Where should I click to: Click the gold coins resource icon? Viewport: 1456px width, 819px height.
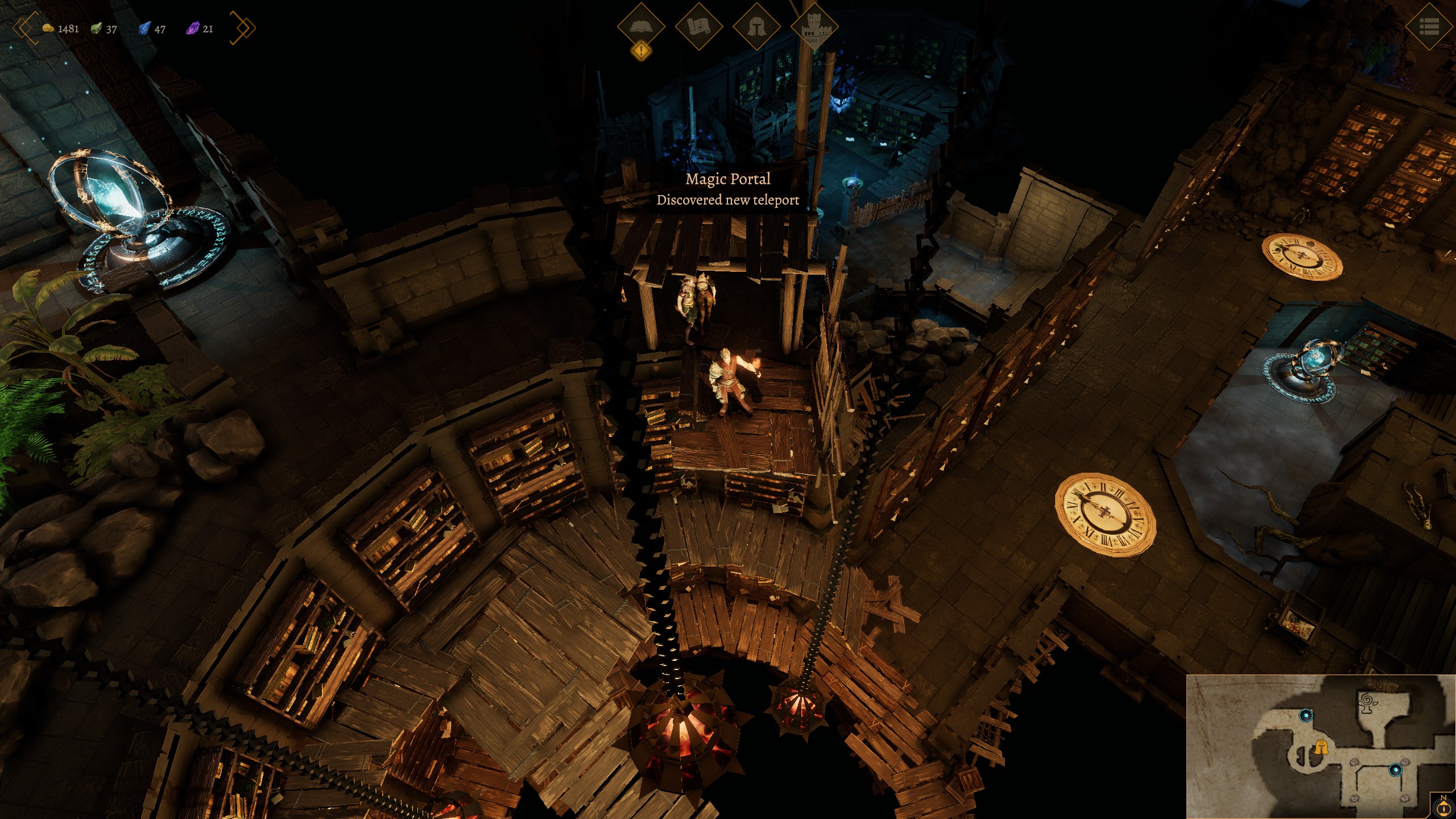pyautogui.click(x=49, y=28)
